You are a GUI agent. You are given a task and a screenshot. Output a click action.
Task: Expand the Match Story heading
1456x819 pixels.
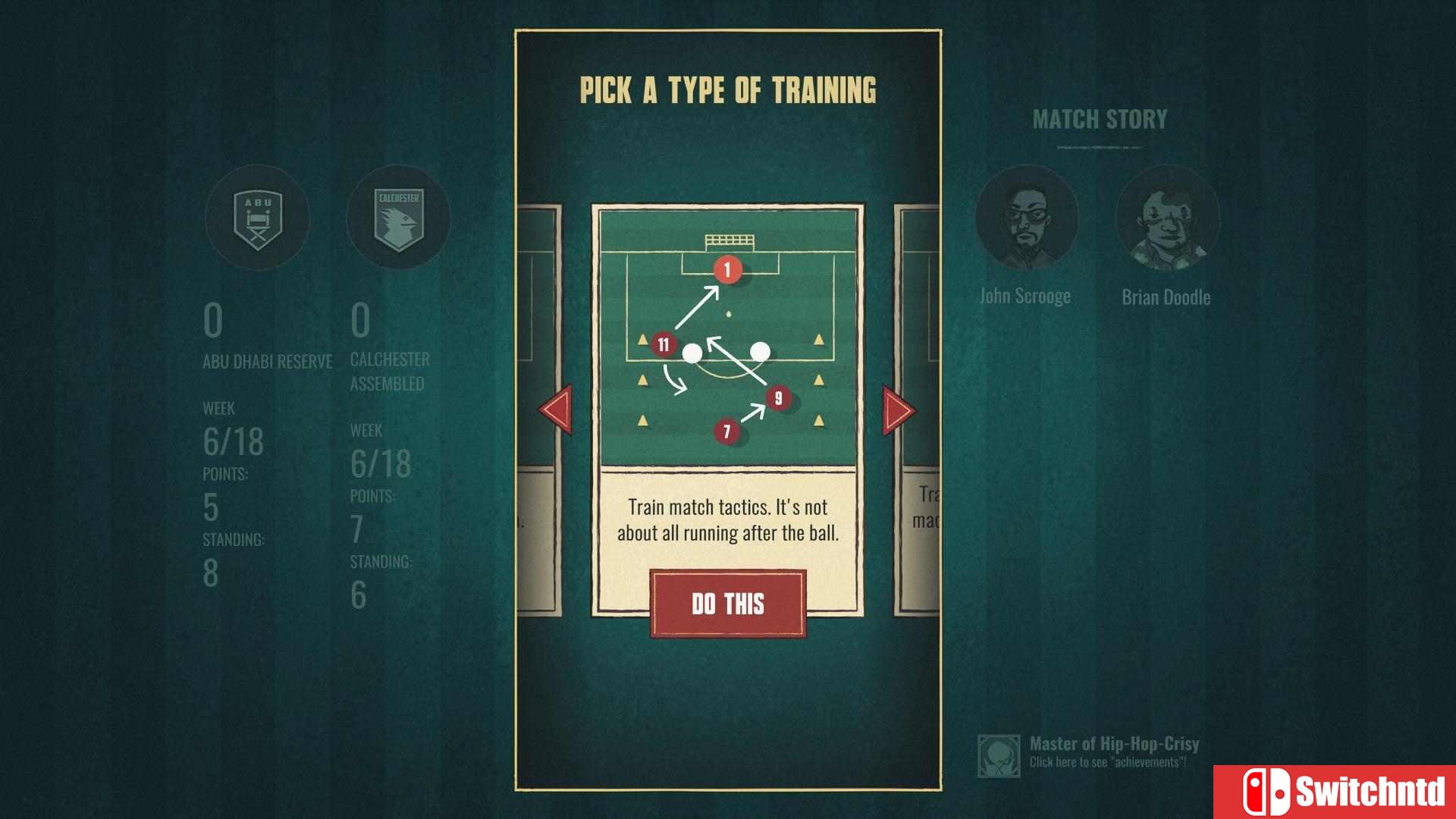[1099, 118]
